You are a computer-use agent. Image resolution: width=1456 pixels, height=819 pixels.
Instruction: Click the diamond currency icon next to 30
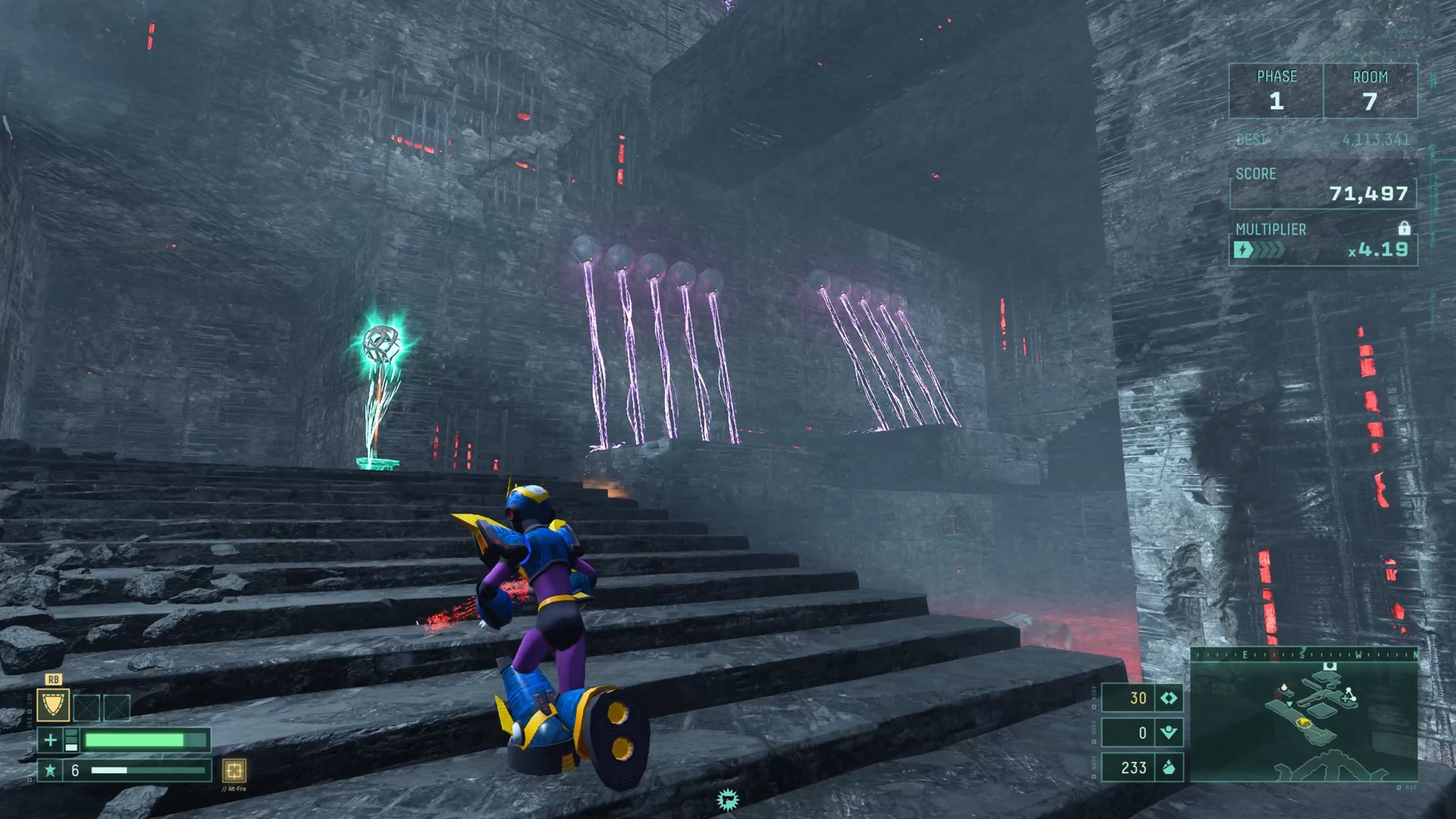1169,698
